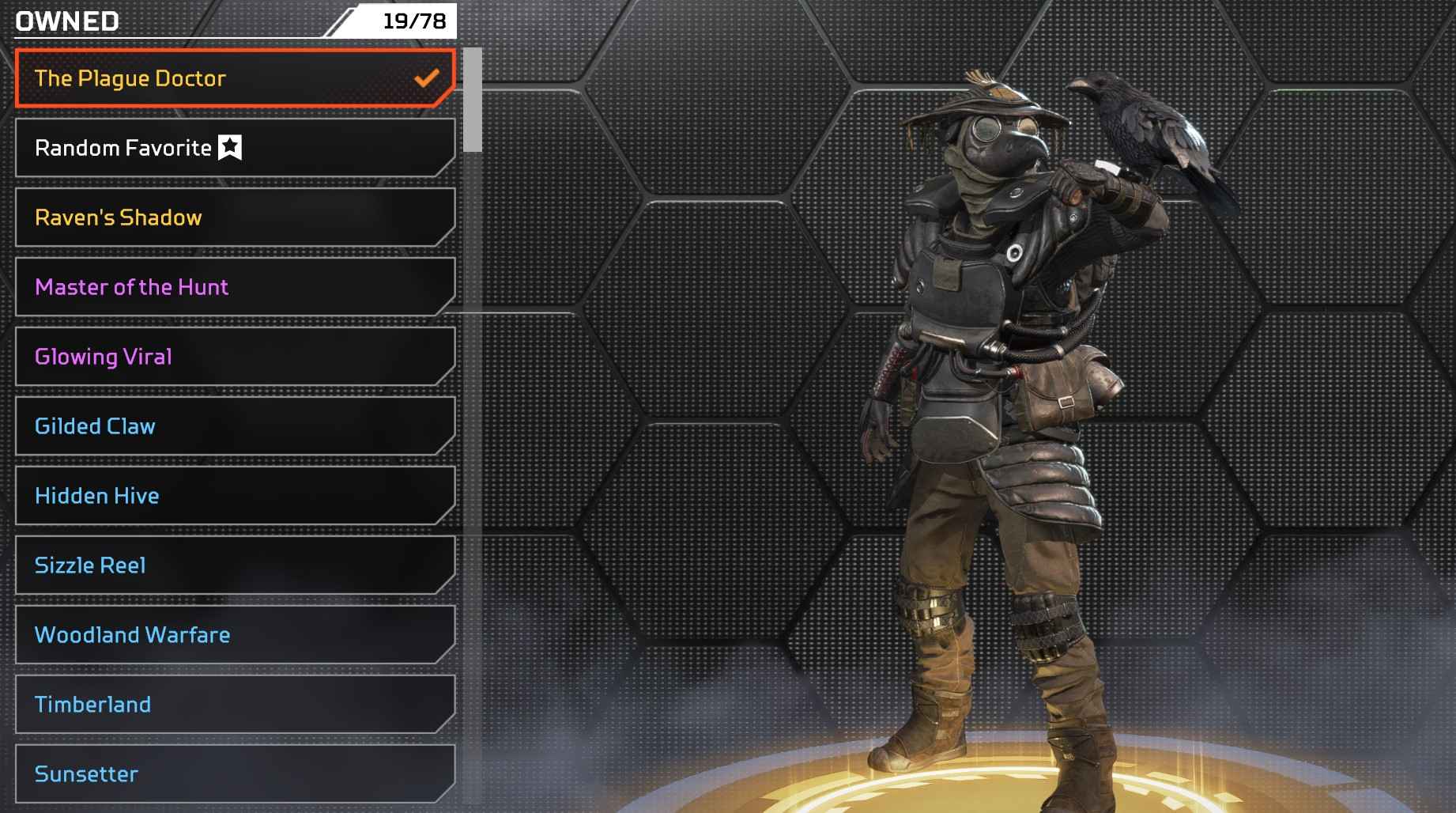Pick the Woodland Warfare skin
This screenshot has height=813, width=1456.
tap(235, 635)
